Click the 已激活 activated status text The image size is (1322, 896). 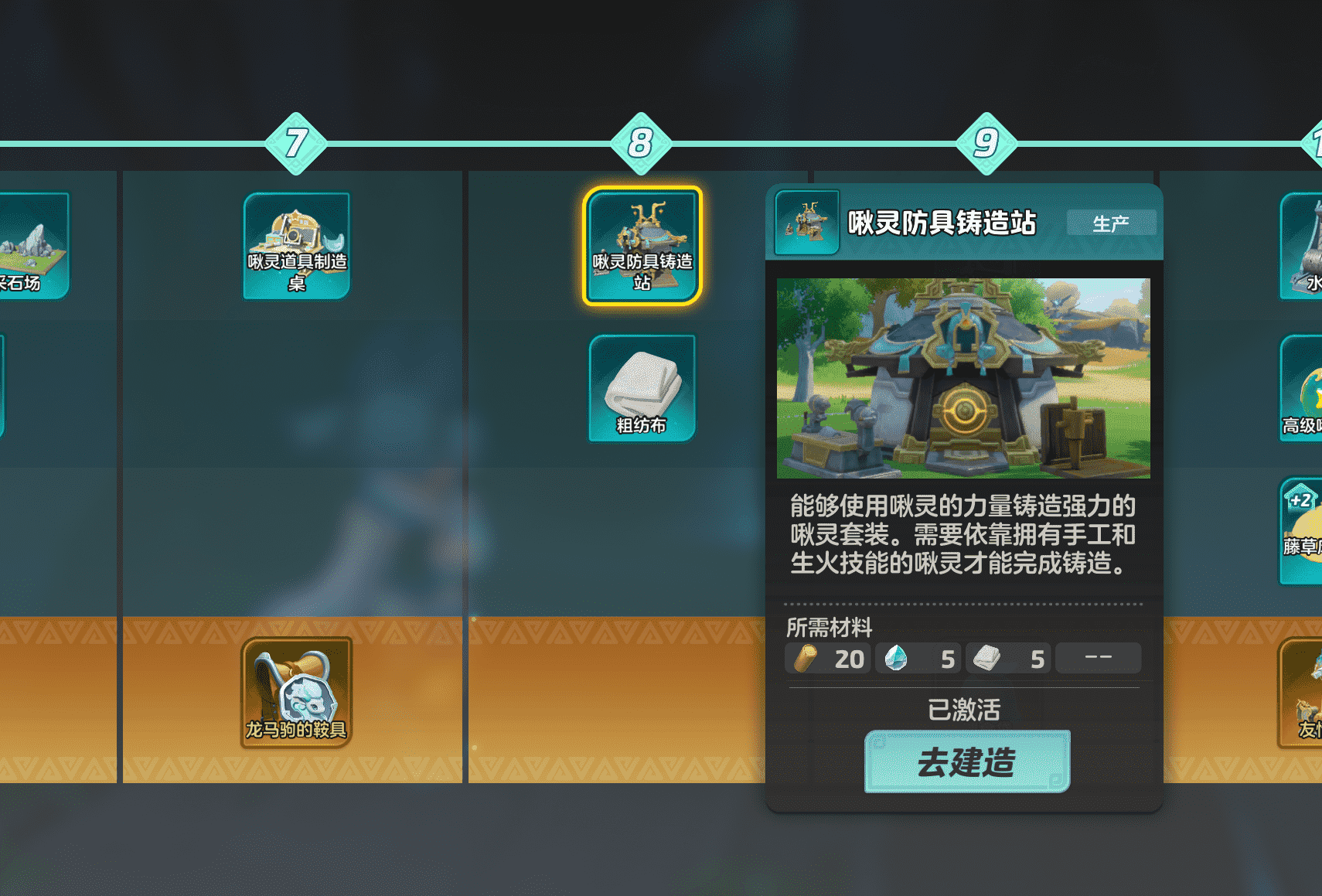(x=963, y=709)
